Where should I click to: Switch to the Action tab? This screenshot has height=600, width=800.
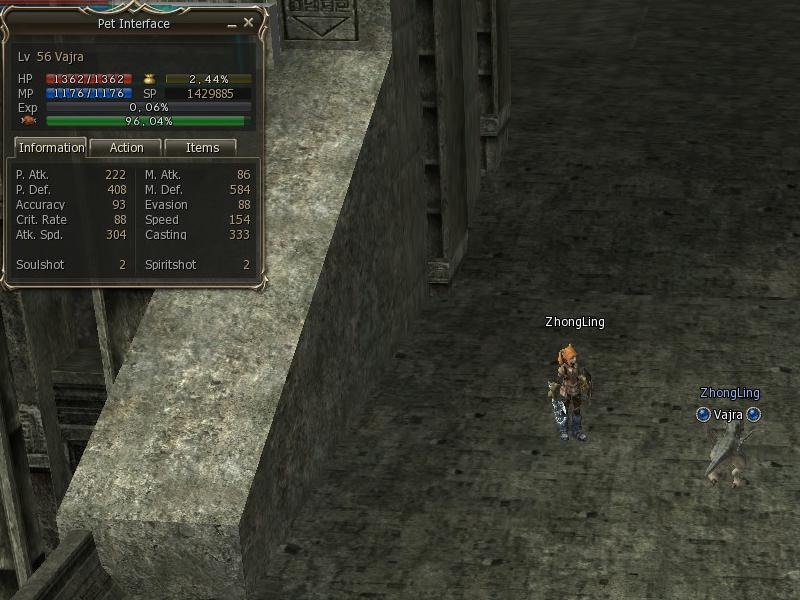point(126,148)
